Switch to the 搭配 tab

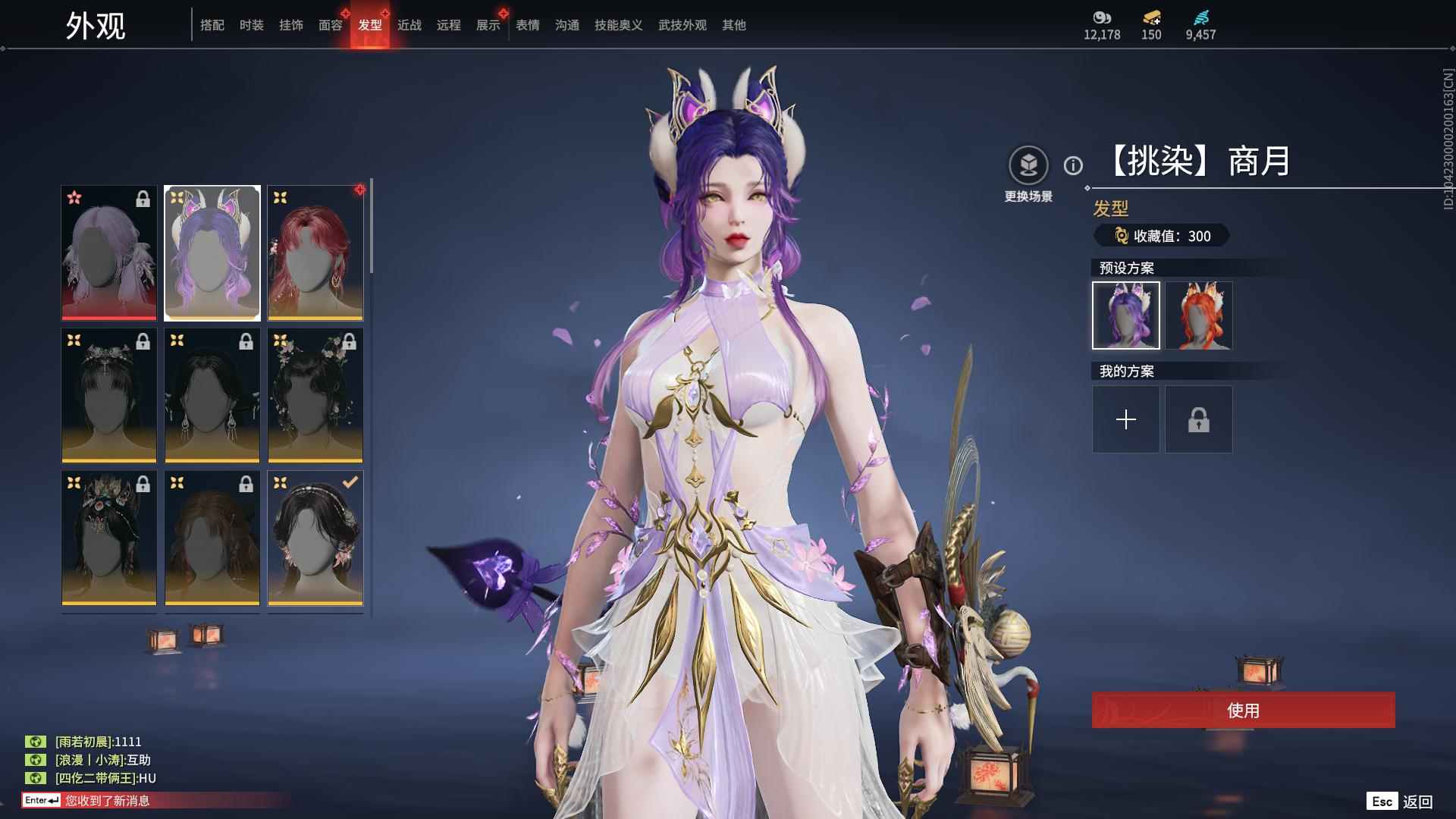(x=212, y=25)
